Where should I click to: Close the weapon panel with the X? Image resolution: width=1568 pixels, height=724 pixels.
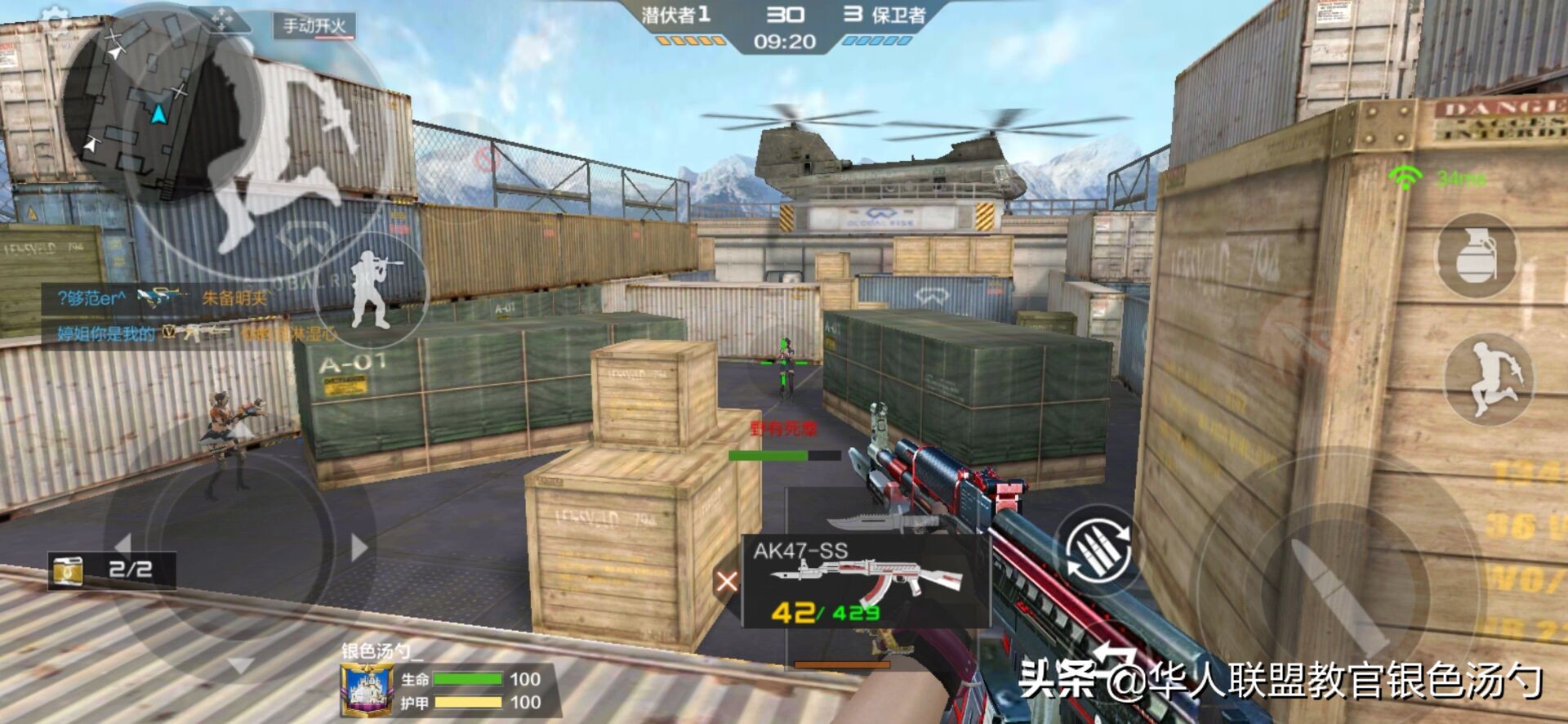point(726,581)
